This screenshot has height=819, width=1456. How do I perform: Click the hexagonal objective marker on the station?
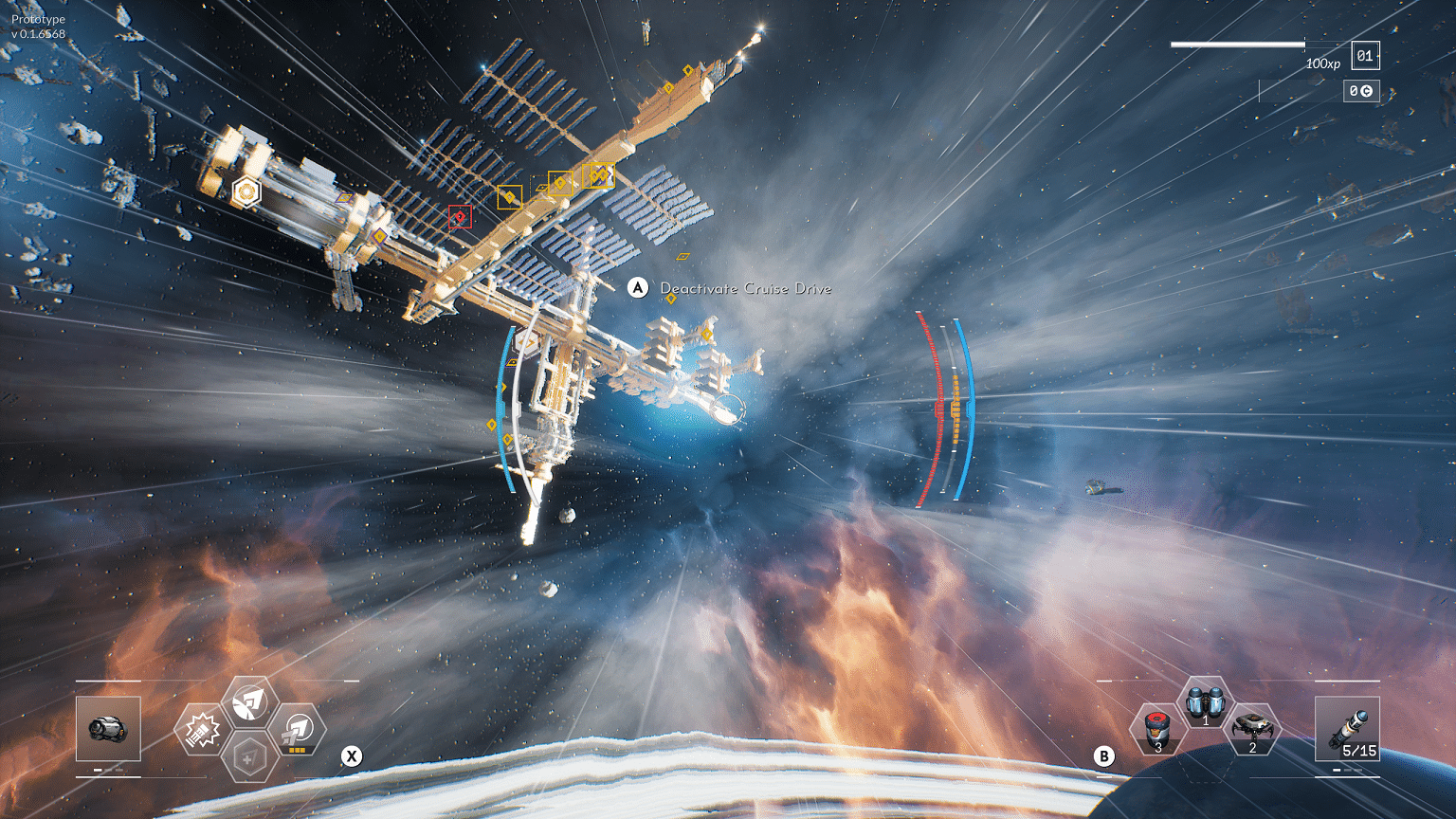pos(246,191)
